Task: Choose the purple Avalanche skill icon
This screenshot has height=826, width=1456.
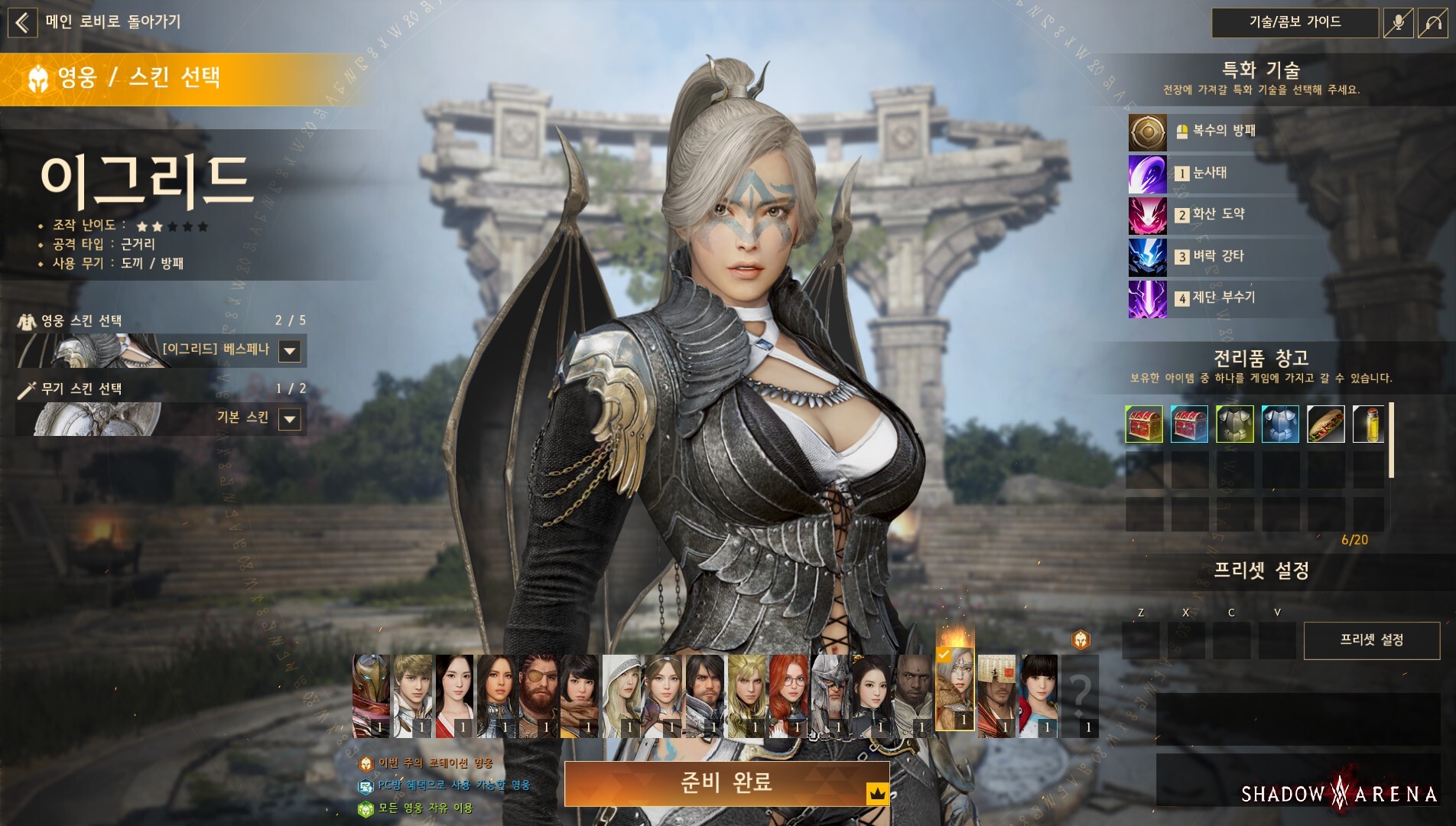Action: click(x=1147, y=174)
